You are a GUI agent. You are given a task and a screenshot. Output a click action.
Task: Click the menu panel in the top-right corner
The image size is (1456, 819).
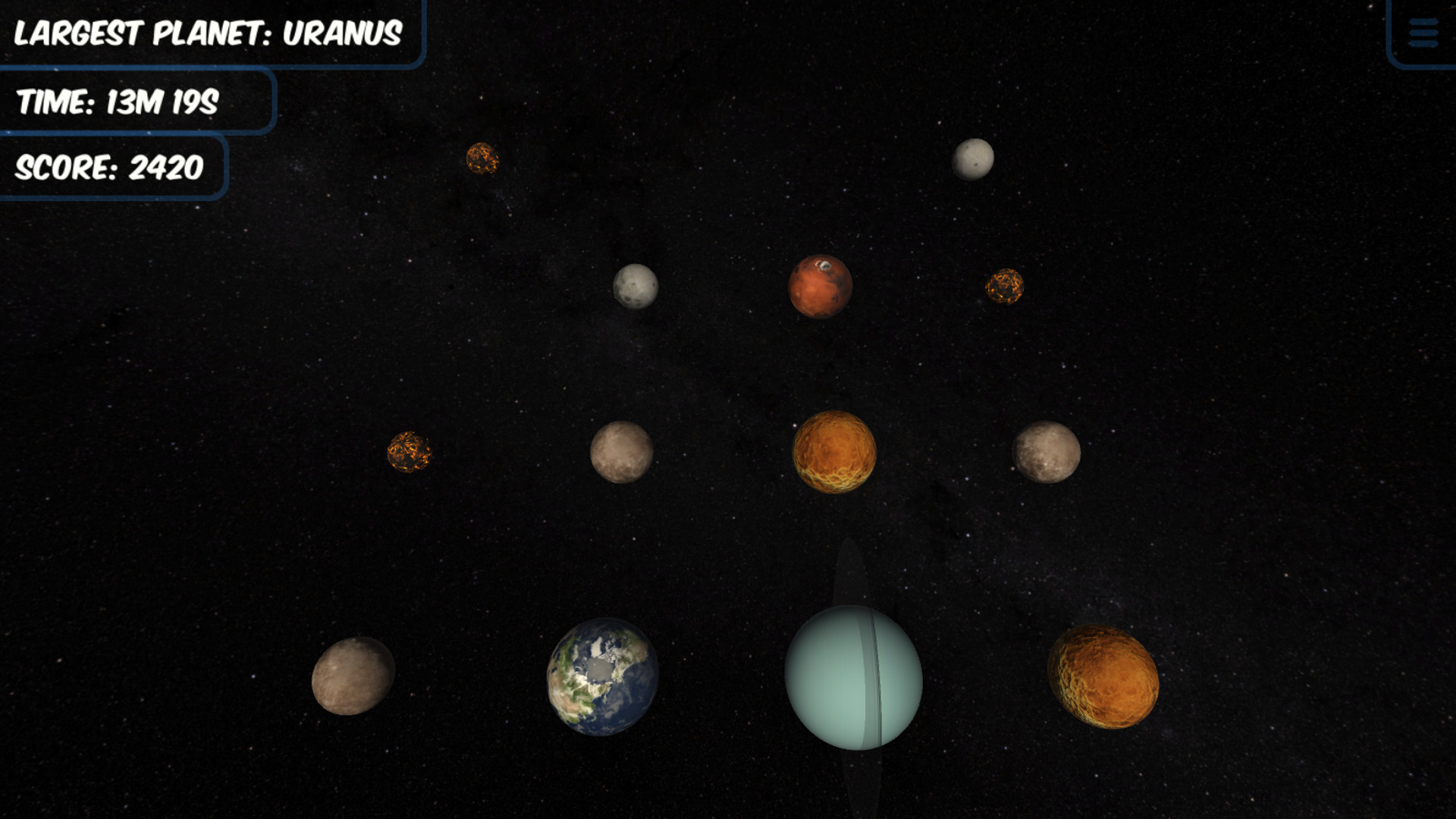1424,32
